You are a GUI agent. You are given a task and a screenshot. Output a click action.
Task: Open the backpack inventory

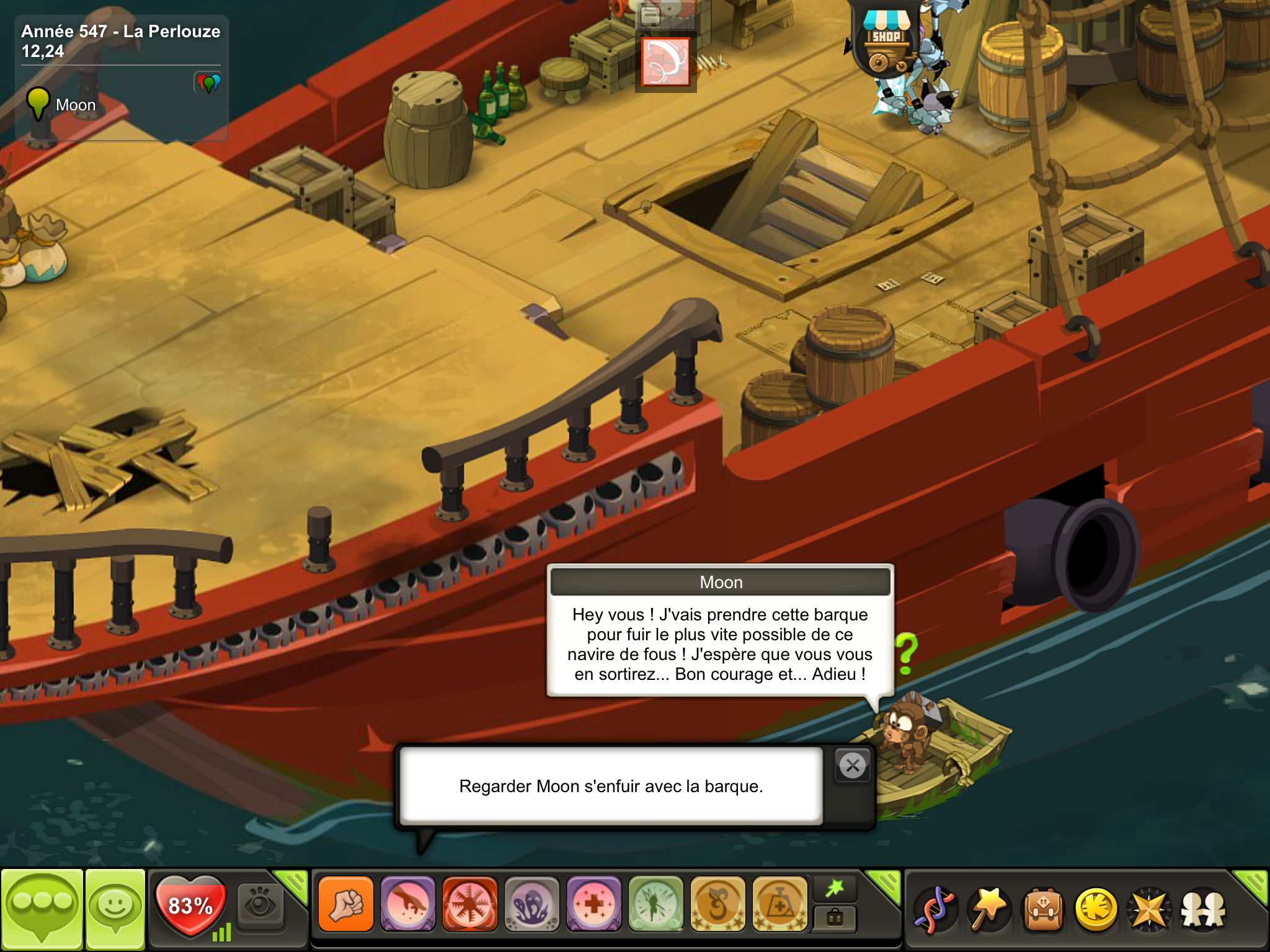coord(1044,909)
